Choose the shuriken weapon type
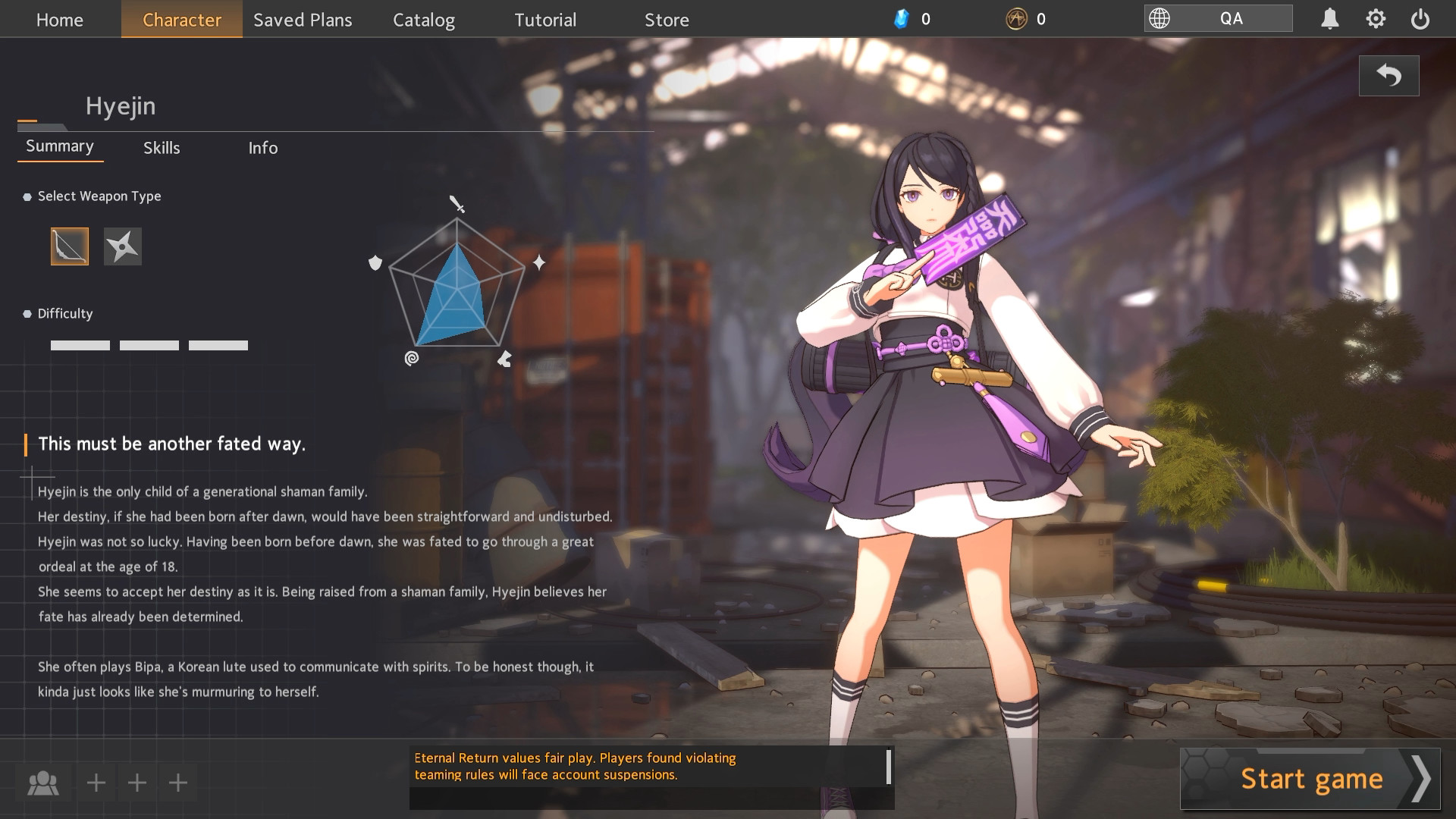Image resolution: width=1456 pixels, height=819 pixels. (123, 246)
